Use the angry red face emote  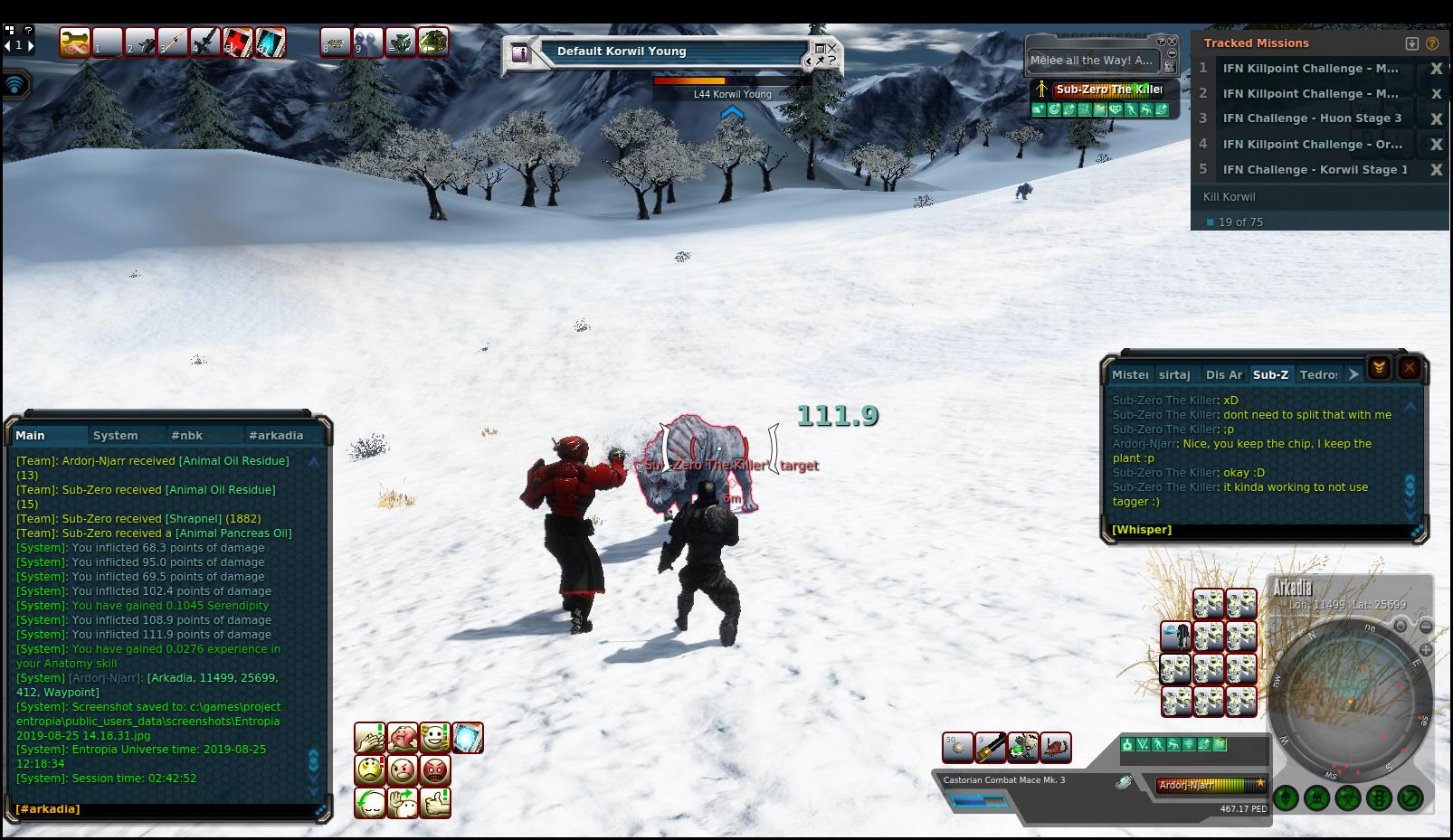(435, 770)
